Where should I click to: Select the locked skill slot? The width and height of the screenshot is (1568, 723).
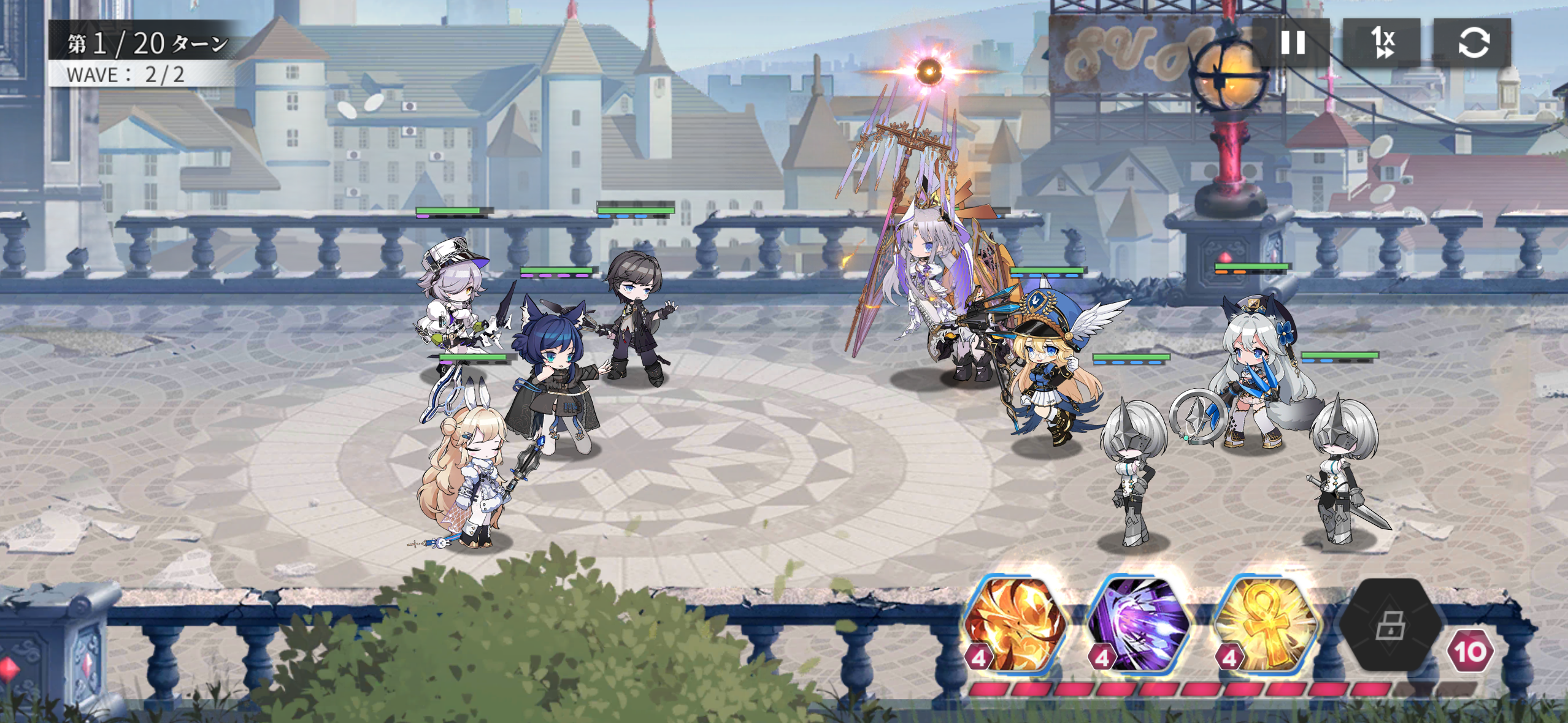click(1389, 625)
